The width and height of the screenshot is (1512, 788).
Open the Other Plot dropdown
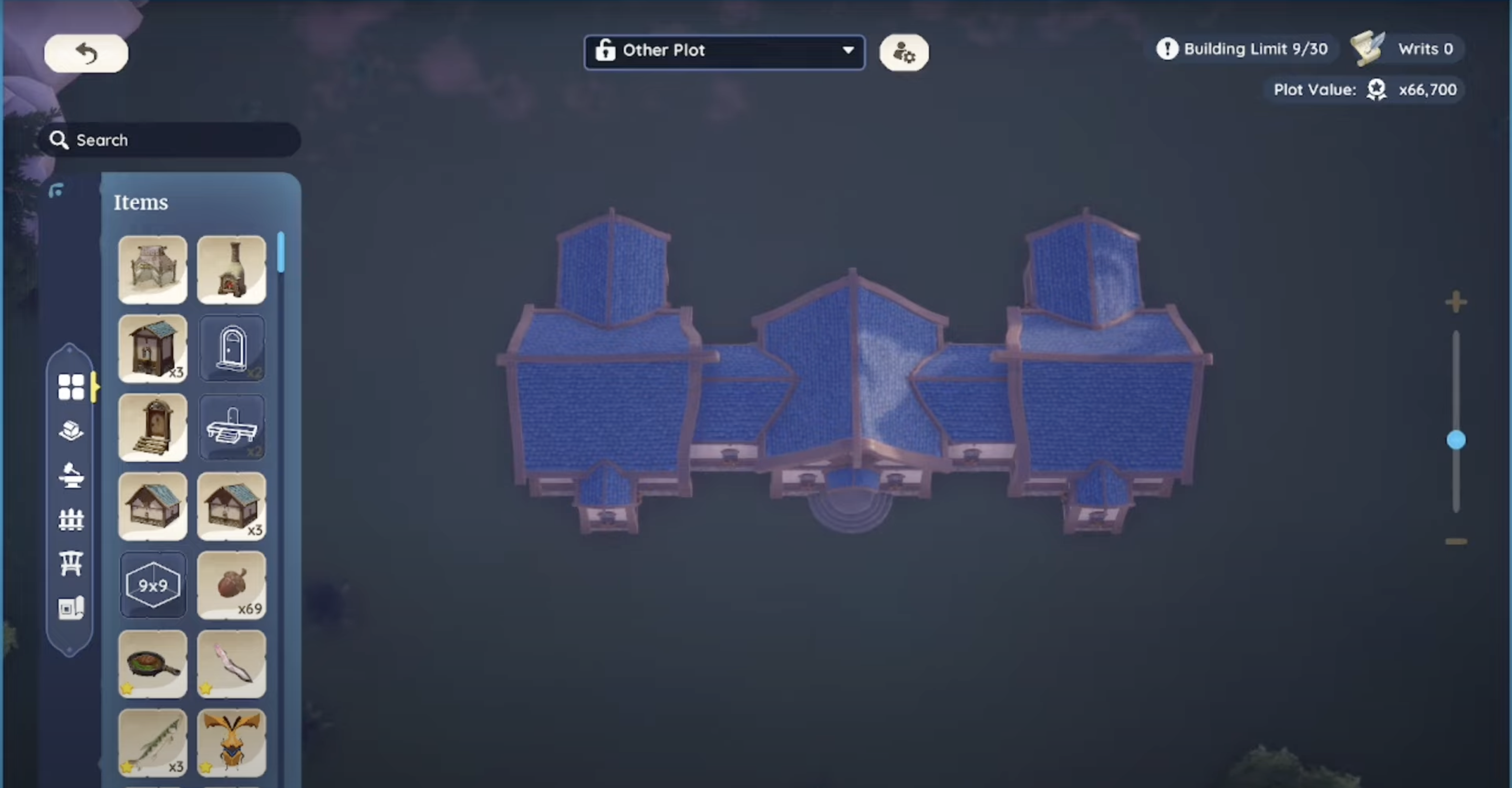point(724,51)
